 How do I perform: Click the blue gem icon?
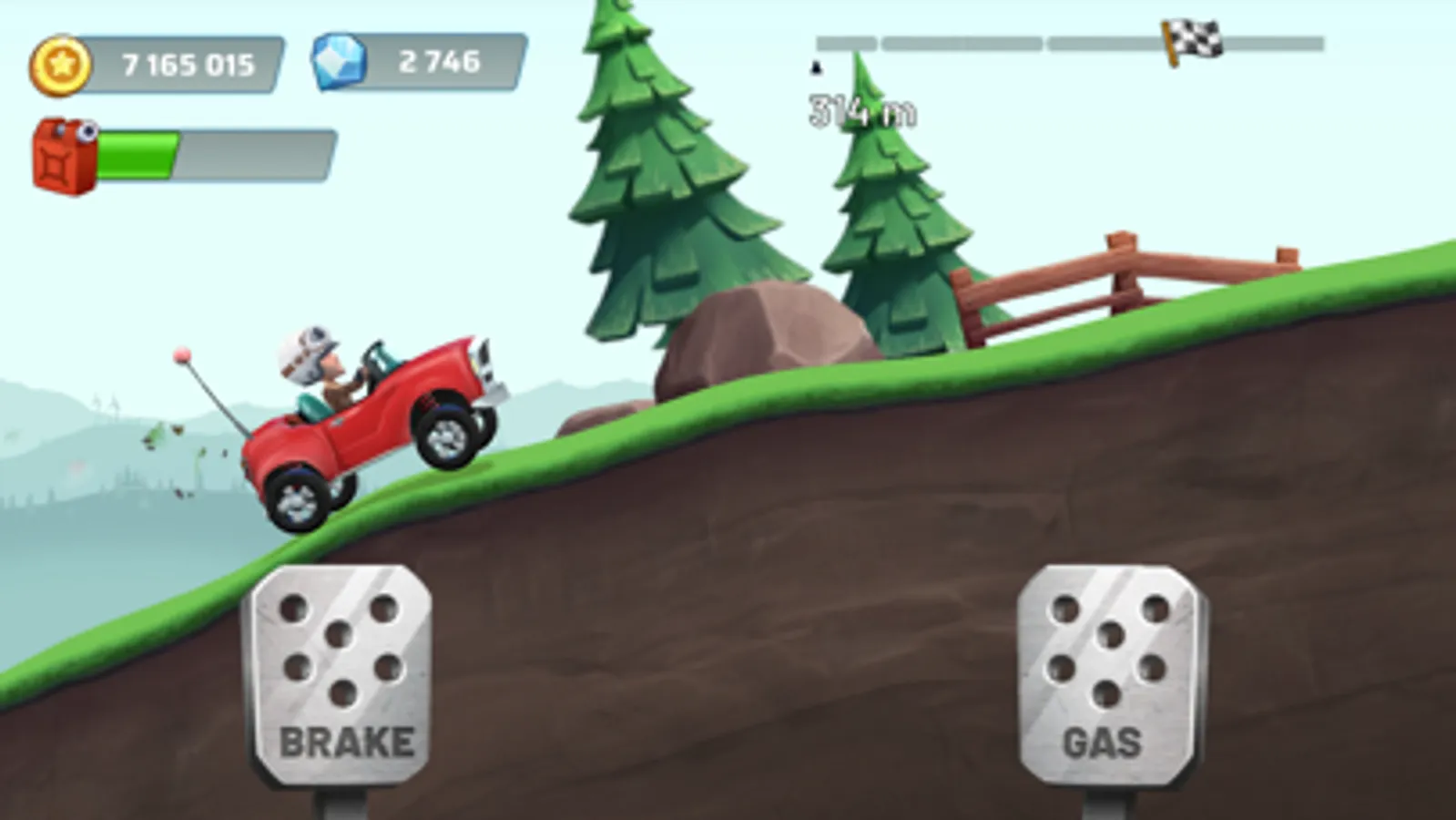pos(340,61)
